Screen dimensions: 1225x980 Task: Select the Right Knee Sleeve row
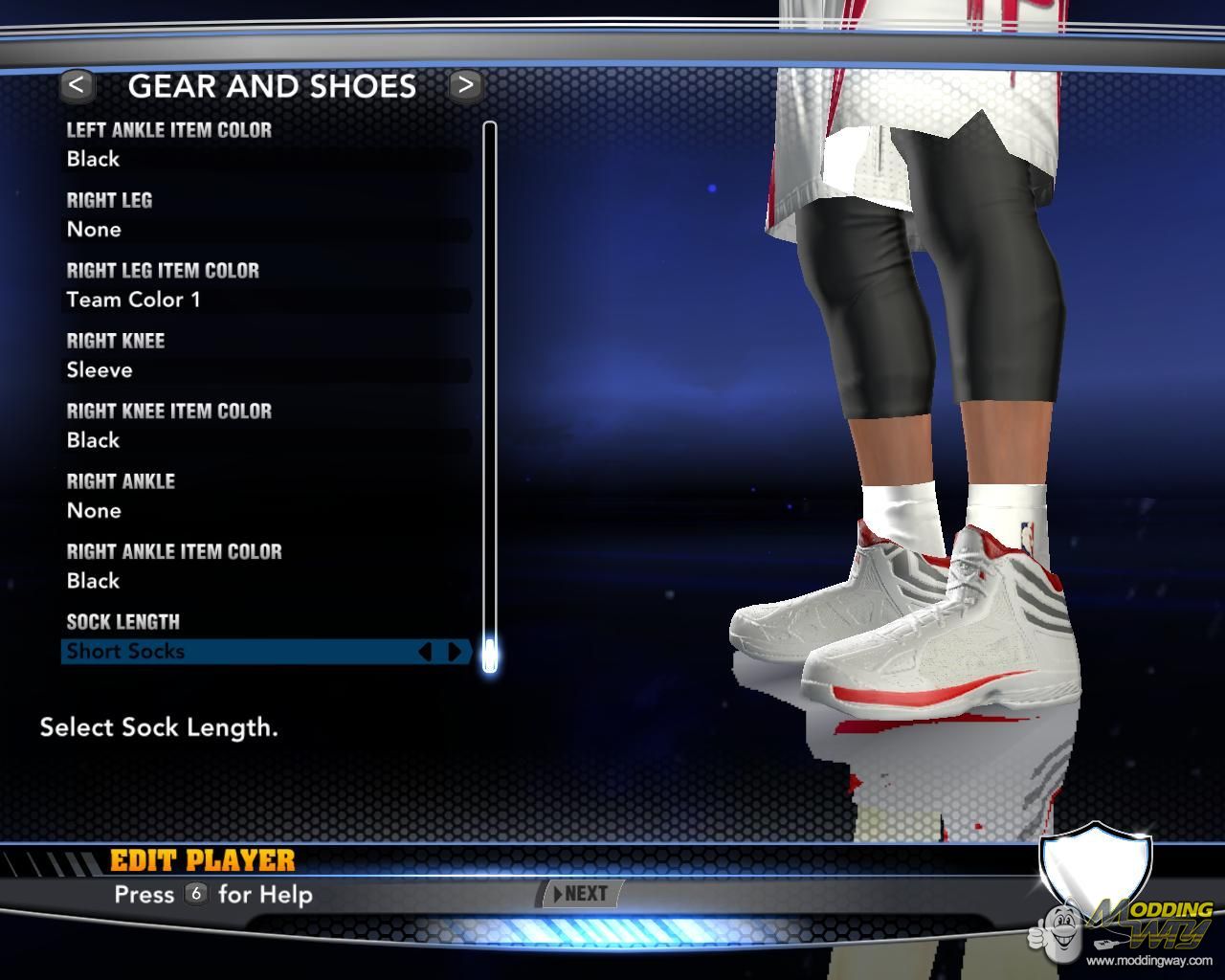(266, 370)
